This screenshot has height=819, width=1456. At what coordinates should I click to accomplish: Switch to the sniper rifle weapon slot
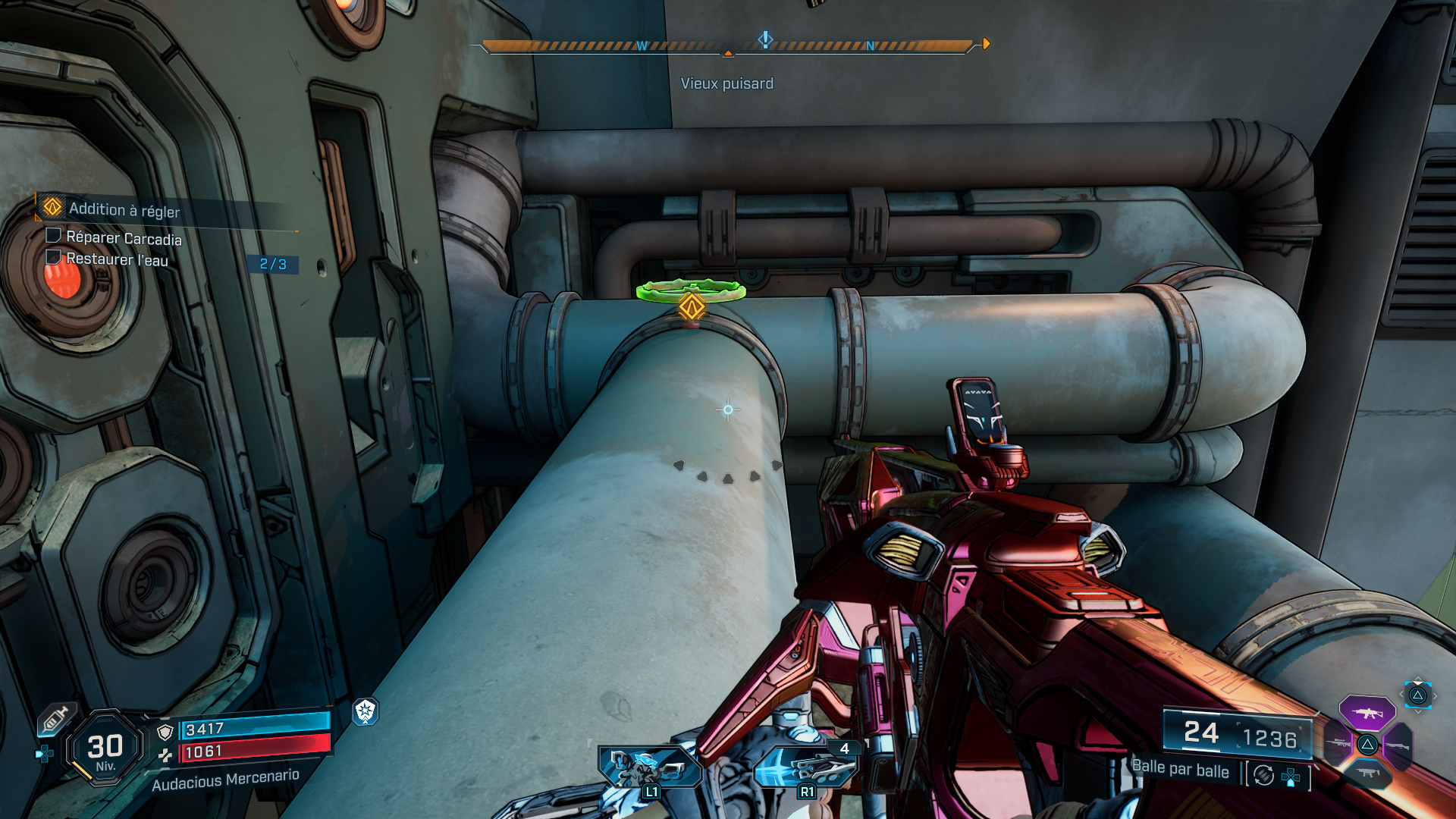point(1338,743)
